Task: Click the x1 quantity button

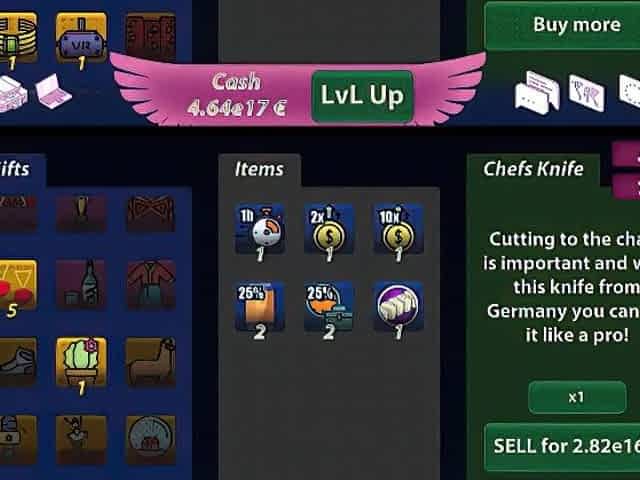Action: (x=575, y=397)
